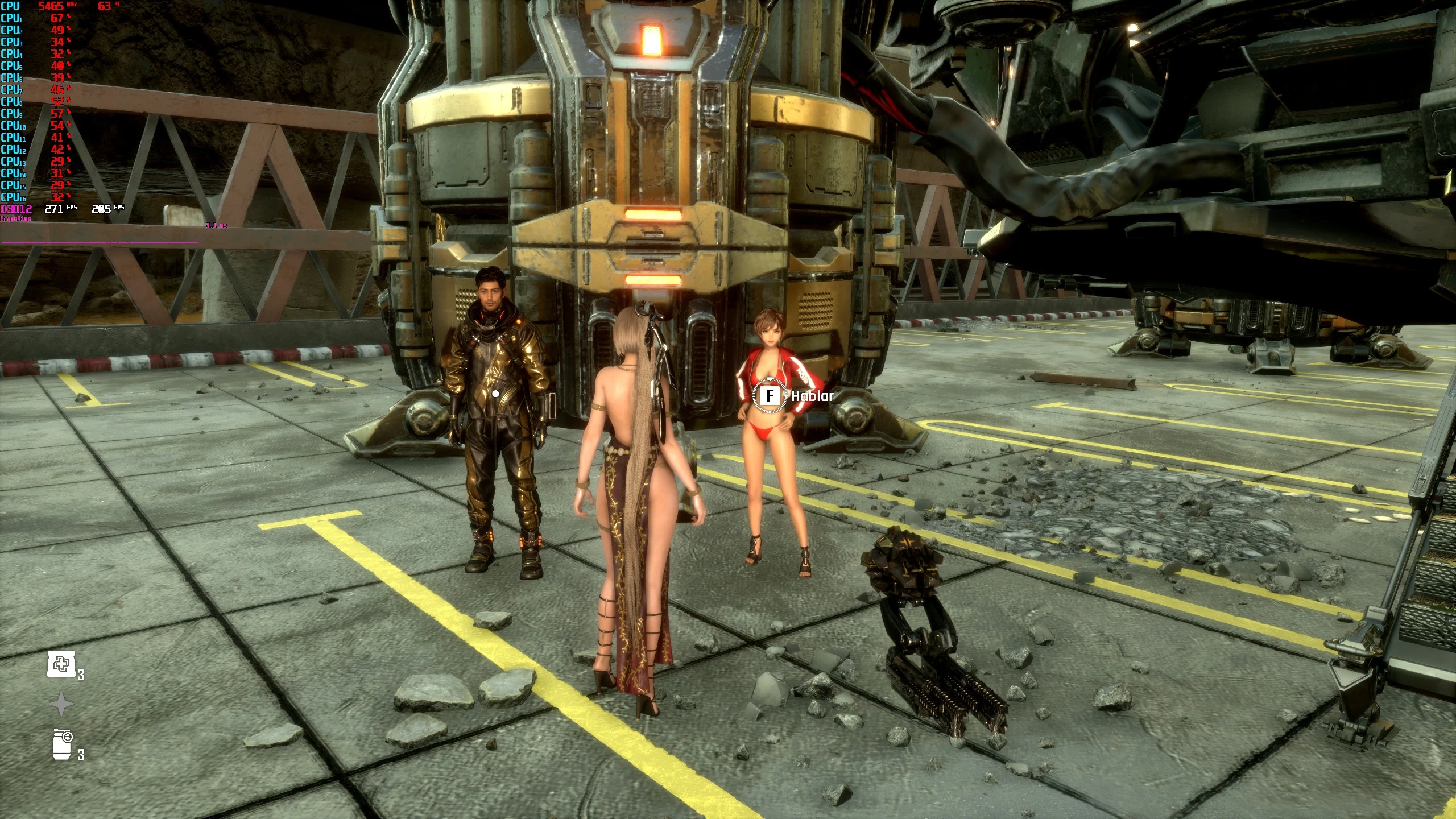Select the grenade canister item icon

(63, 744)
